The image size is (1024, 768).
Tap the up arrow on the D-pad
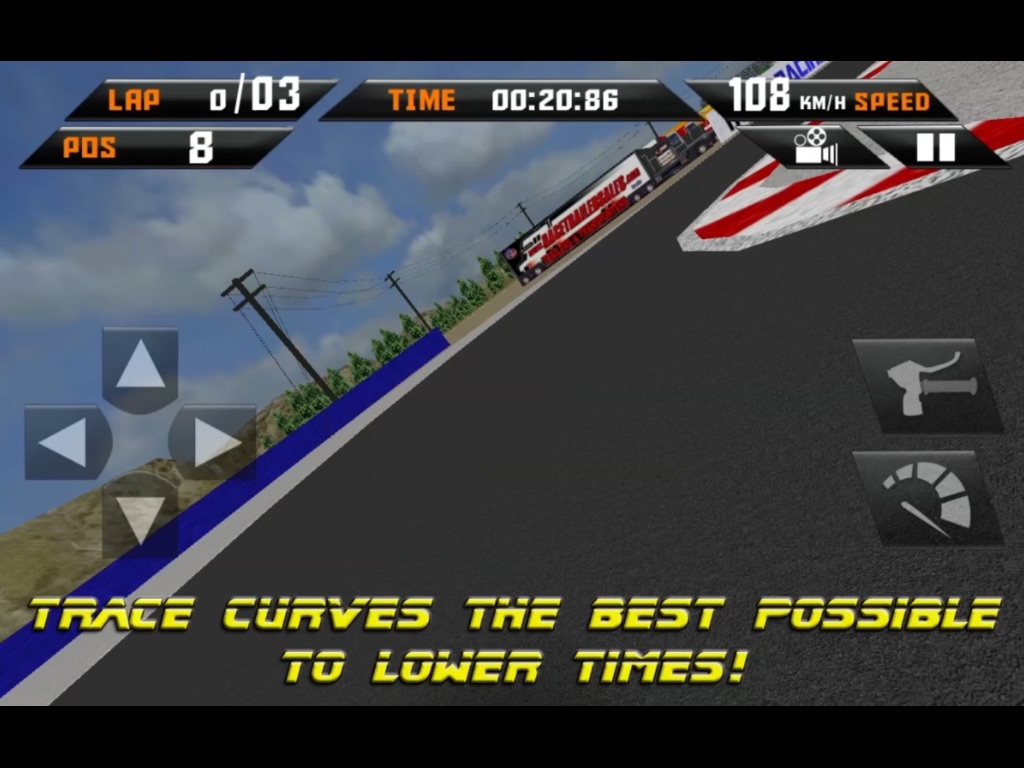(140, 368)
